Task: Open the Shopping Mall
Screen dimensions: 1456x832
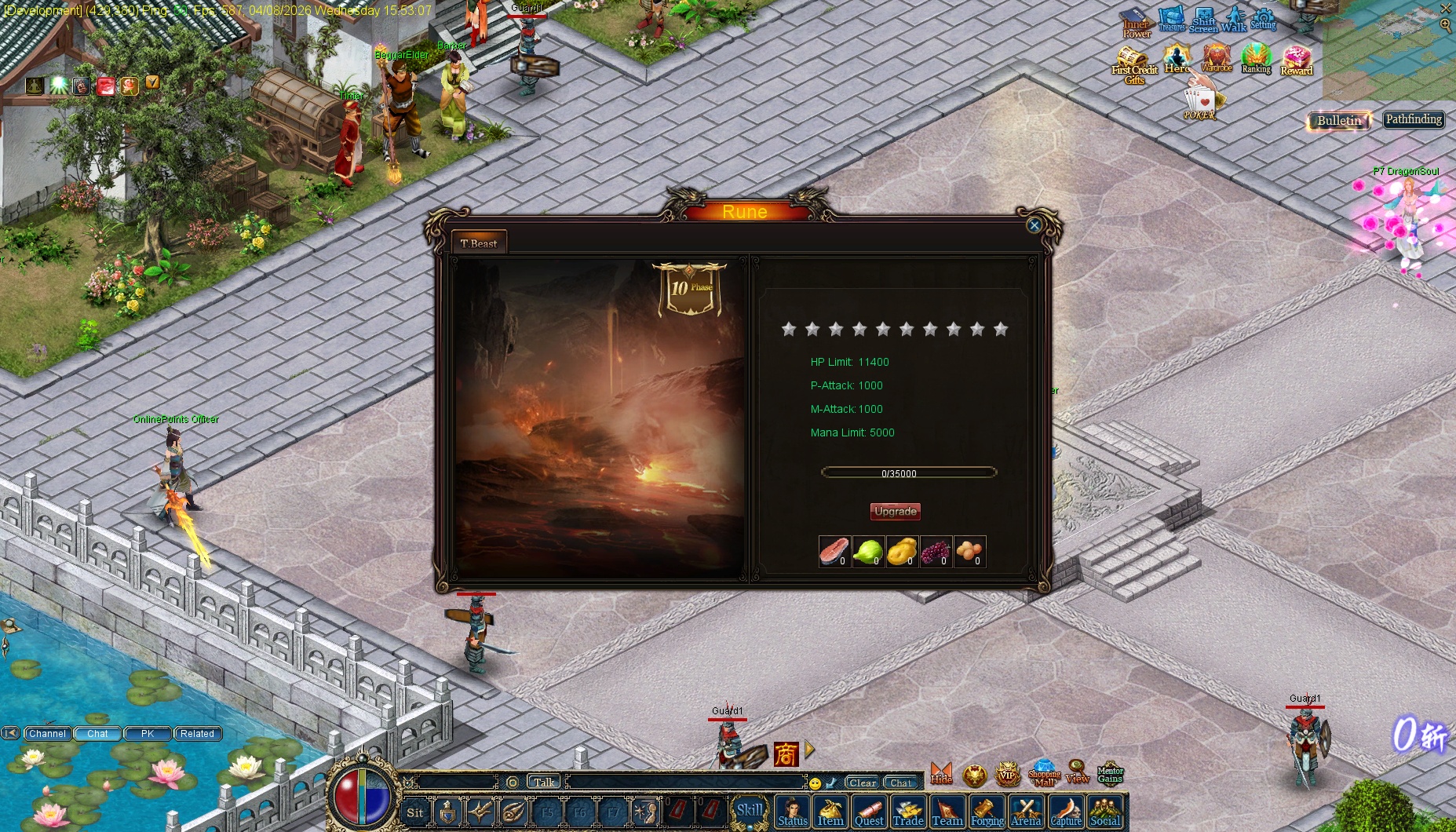Action: (x=1044, y=773)
